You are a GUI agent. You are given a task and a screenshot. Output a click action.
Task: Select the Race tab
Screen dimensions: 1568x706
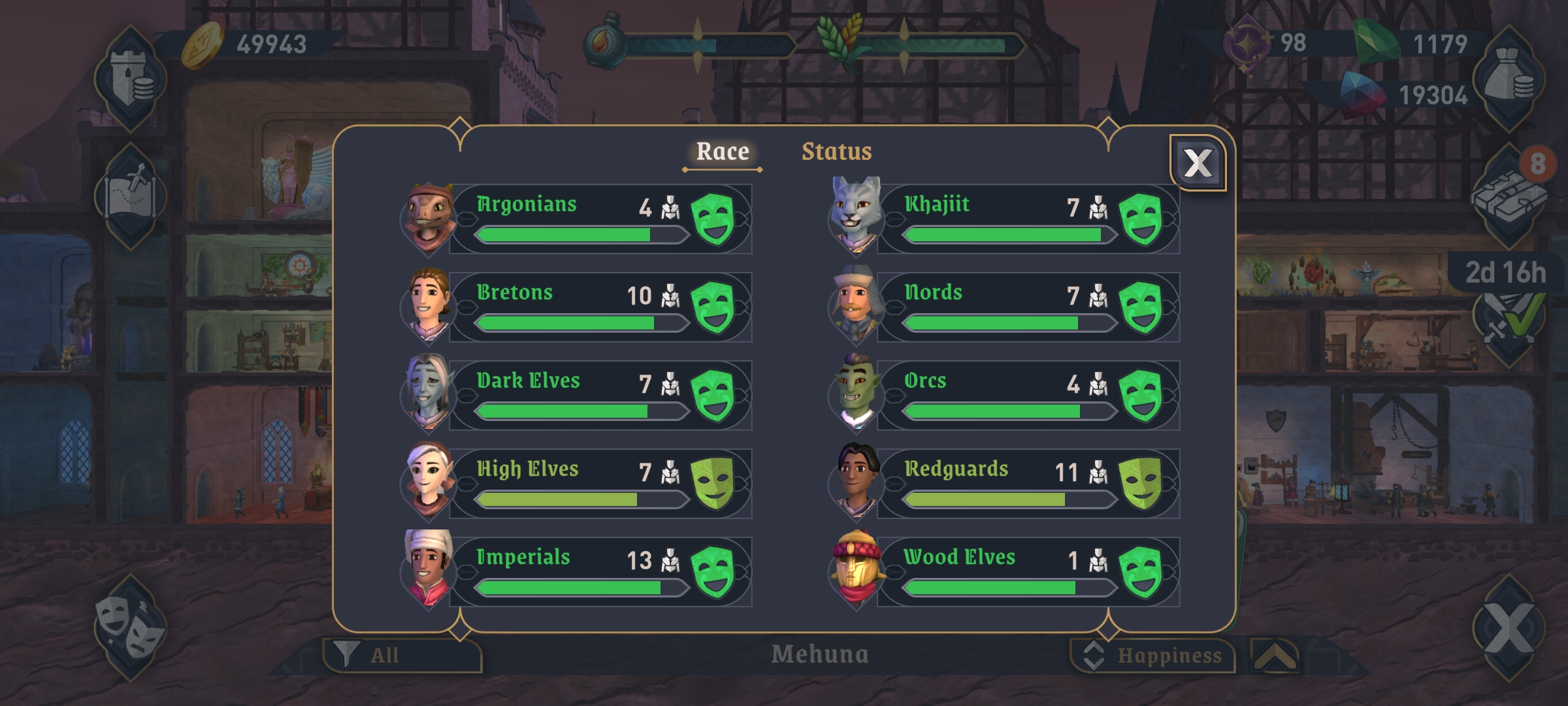(x=722, y=152)
